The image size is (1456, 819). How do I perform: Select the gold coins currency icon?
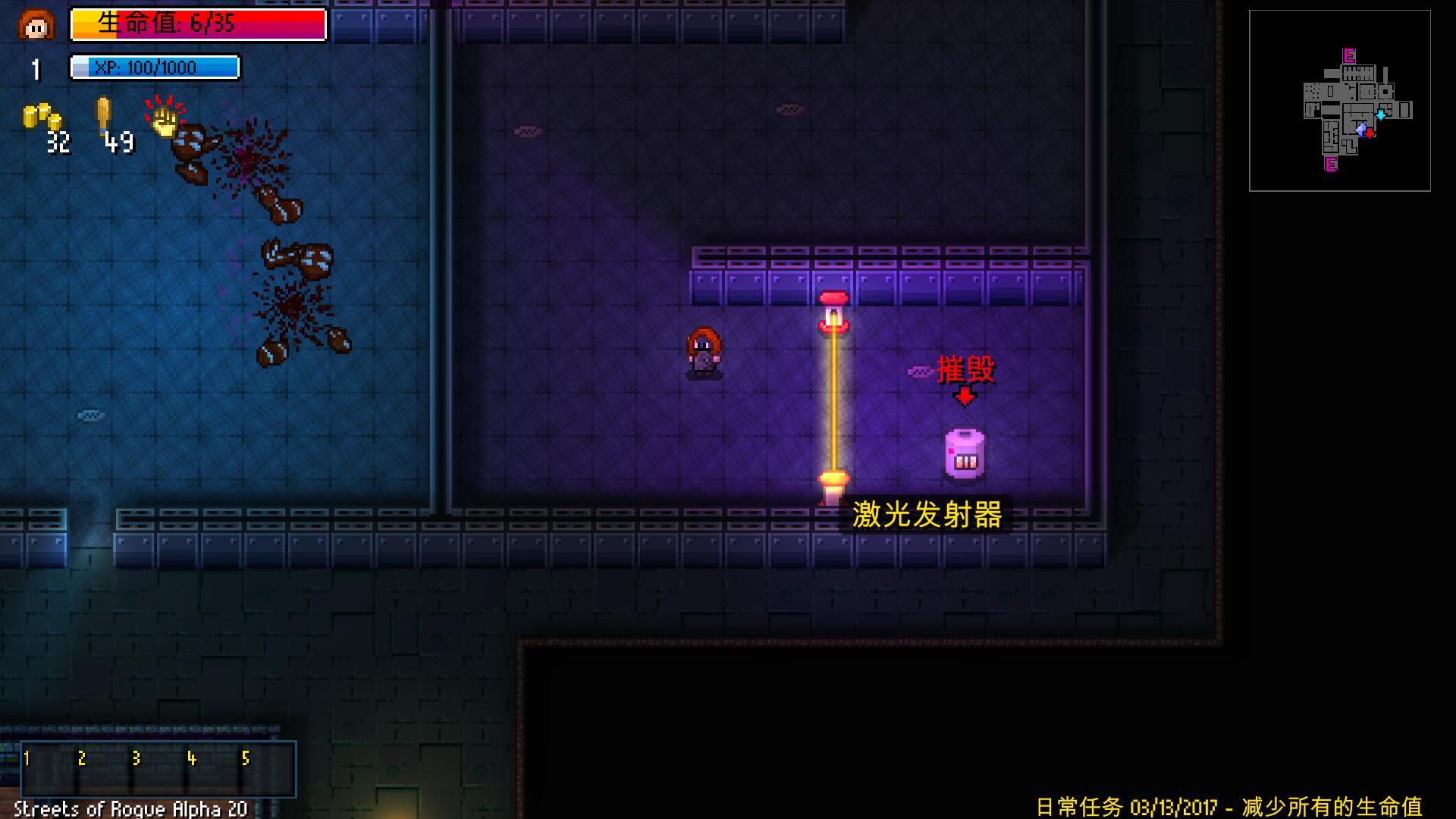39,118
